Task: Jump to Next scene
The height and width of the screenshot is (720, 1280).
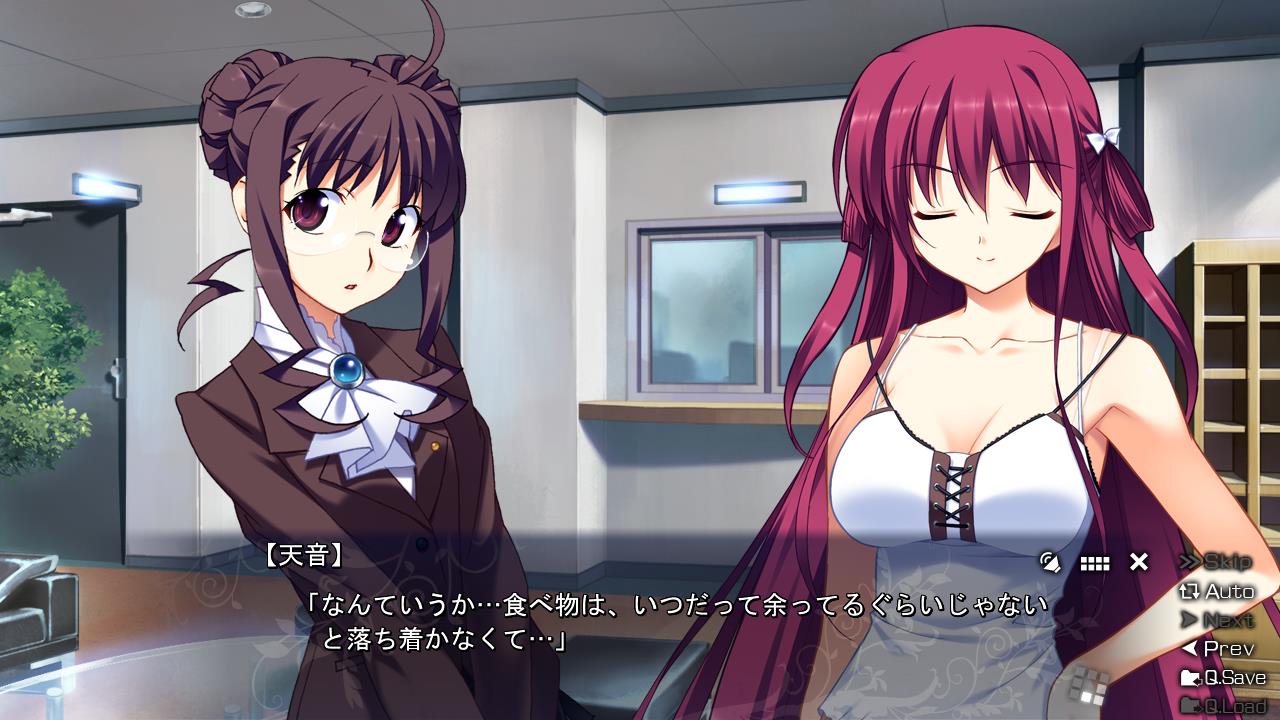Action: click(x=1217, y=620)
